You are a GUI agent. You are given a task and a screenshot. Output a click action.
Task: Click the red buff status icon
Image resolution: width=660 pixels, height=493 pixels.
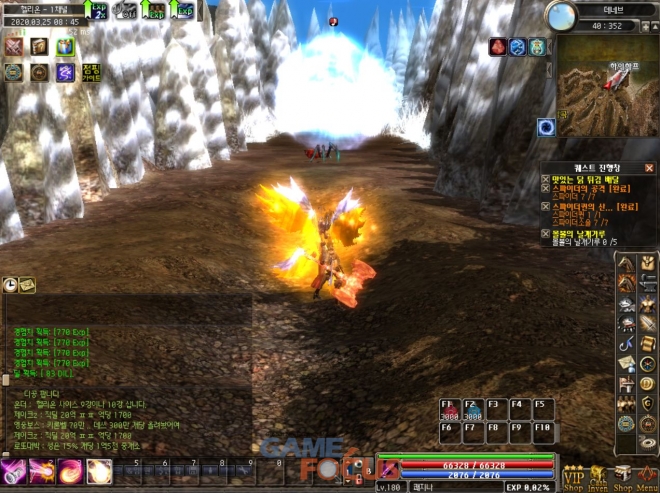[497, 46]
